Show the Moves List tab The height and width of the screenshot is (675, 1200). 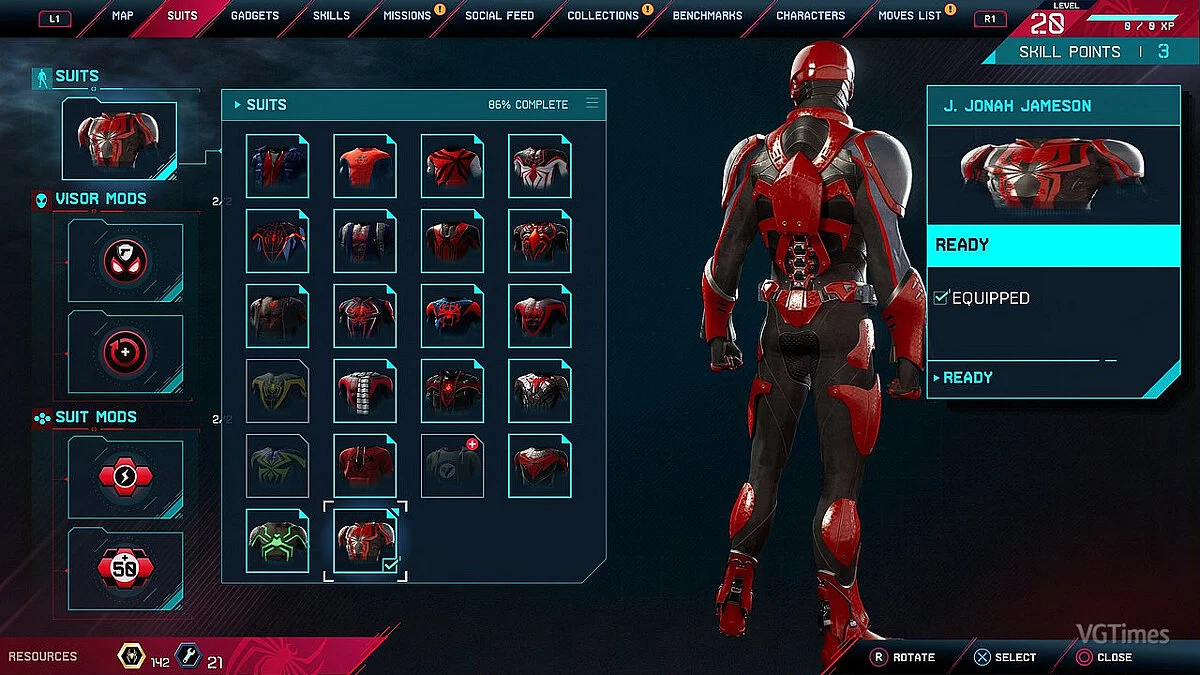[909, 16]
